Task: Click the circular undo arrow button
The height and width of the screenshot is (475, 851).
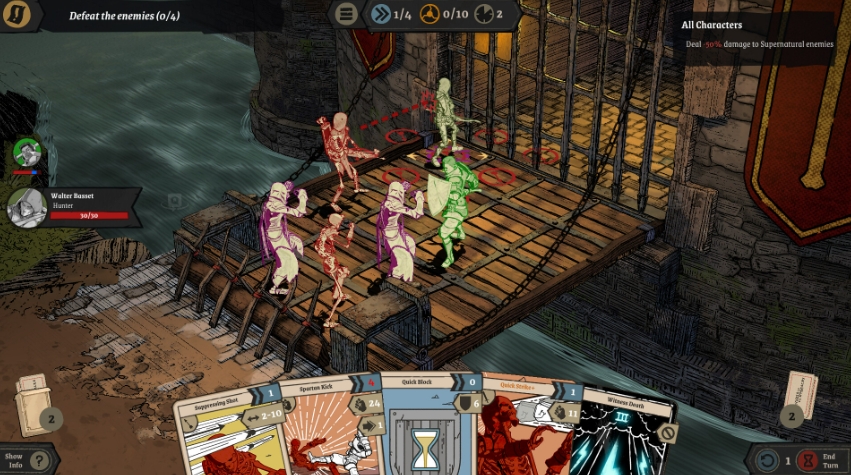Action: [x=765, y=461]
